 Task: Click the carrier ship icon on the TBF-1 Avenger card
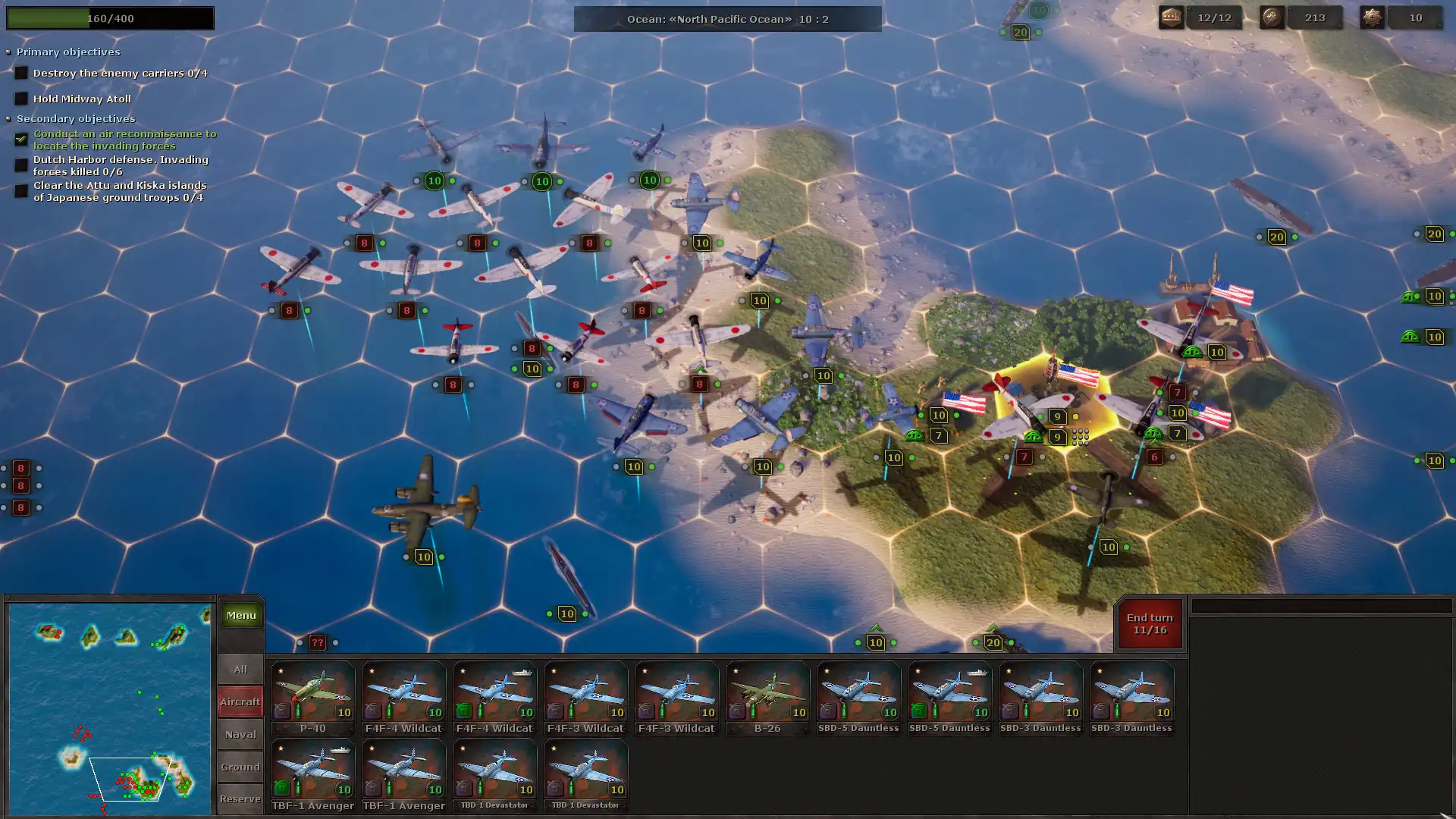click(x=340, y=750)
